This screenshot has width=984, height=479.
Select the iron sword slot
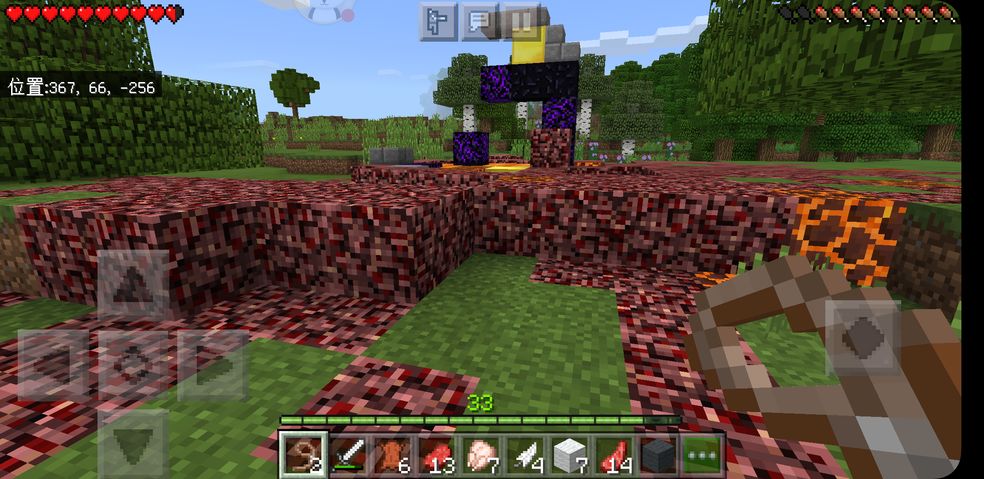[347, 455]
